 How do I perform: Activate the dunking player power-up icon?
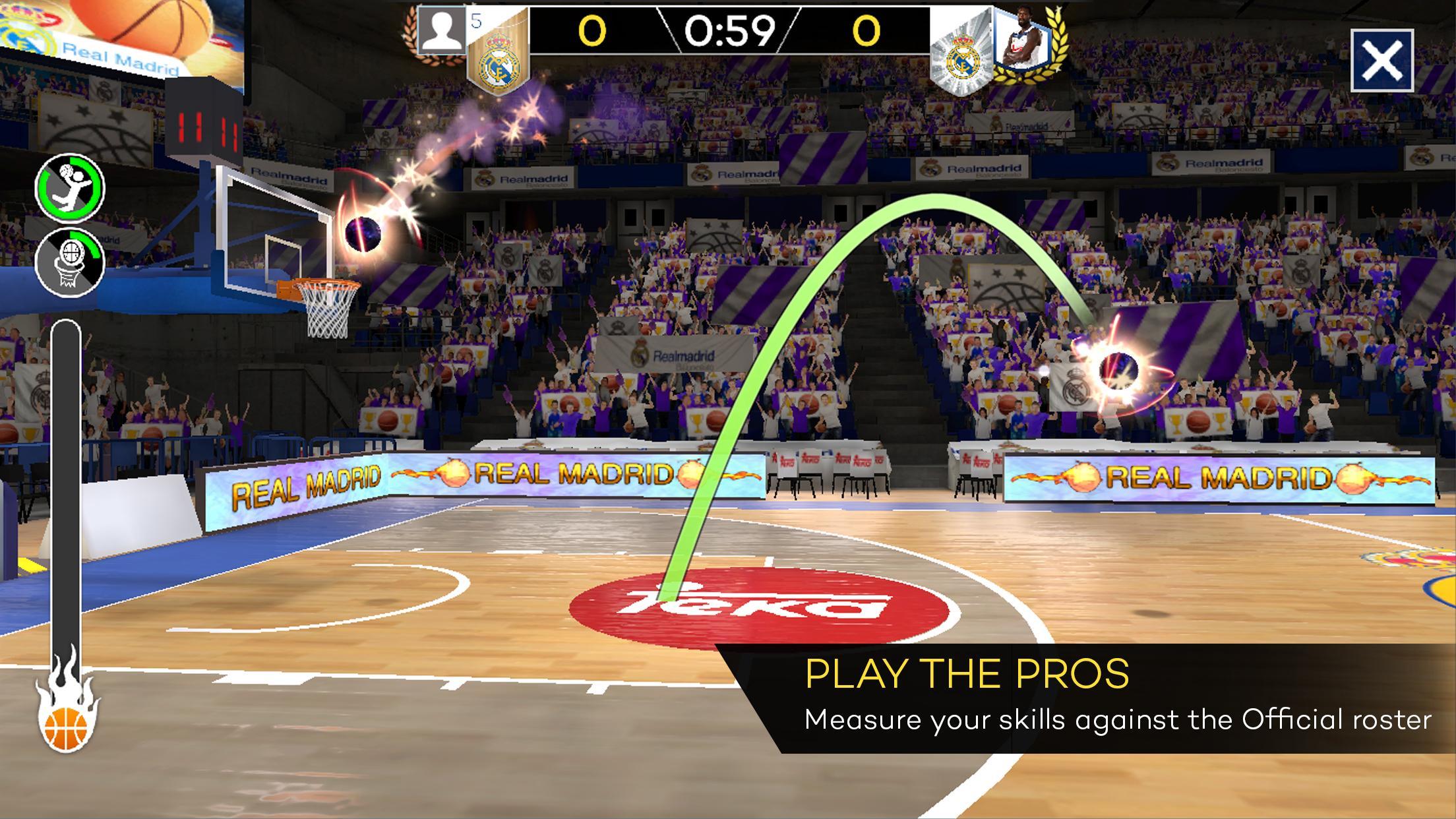[69, 188]
